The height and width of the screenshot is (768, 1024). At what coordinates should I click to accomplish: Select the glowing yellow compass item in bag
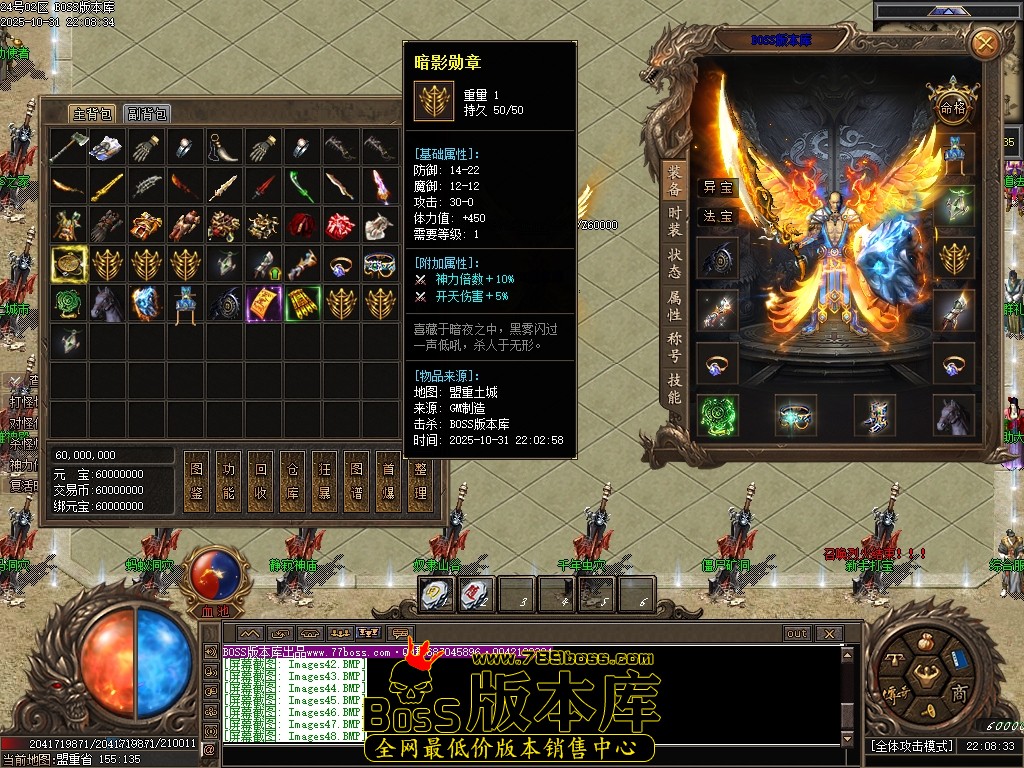pyautogui.click(x=69, y=264)
